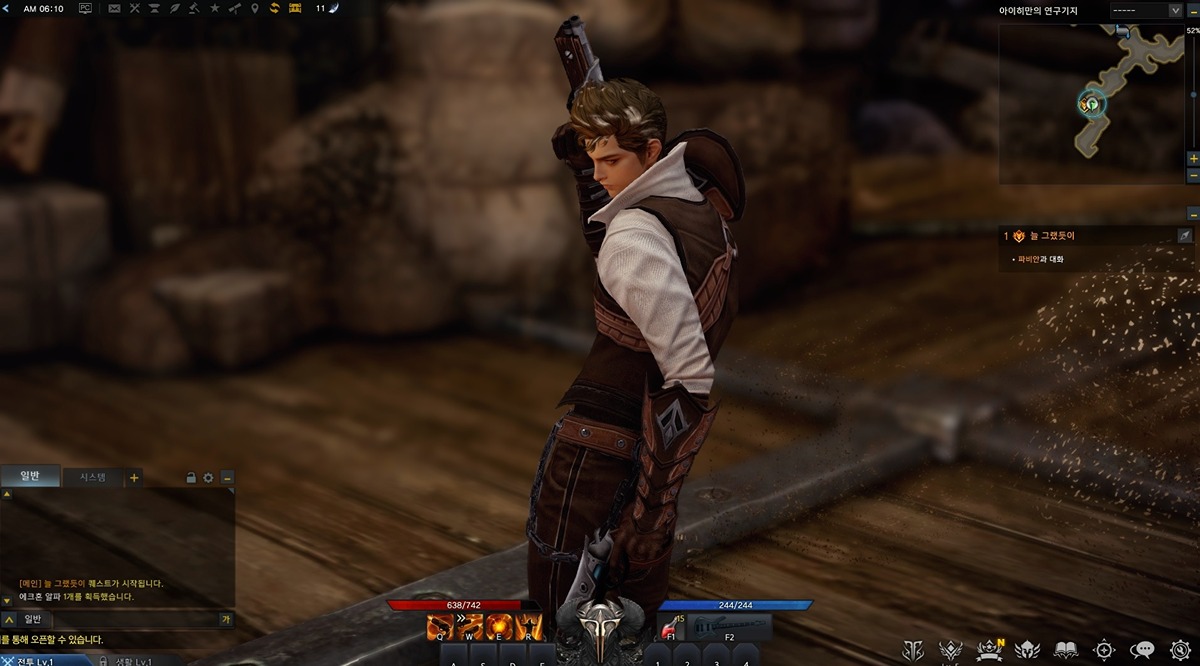The height and width of the screenshot is (666, 1200).
Task: Open the speech bubble community menu
Action: [1141, 650]
